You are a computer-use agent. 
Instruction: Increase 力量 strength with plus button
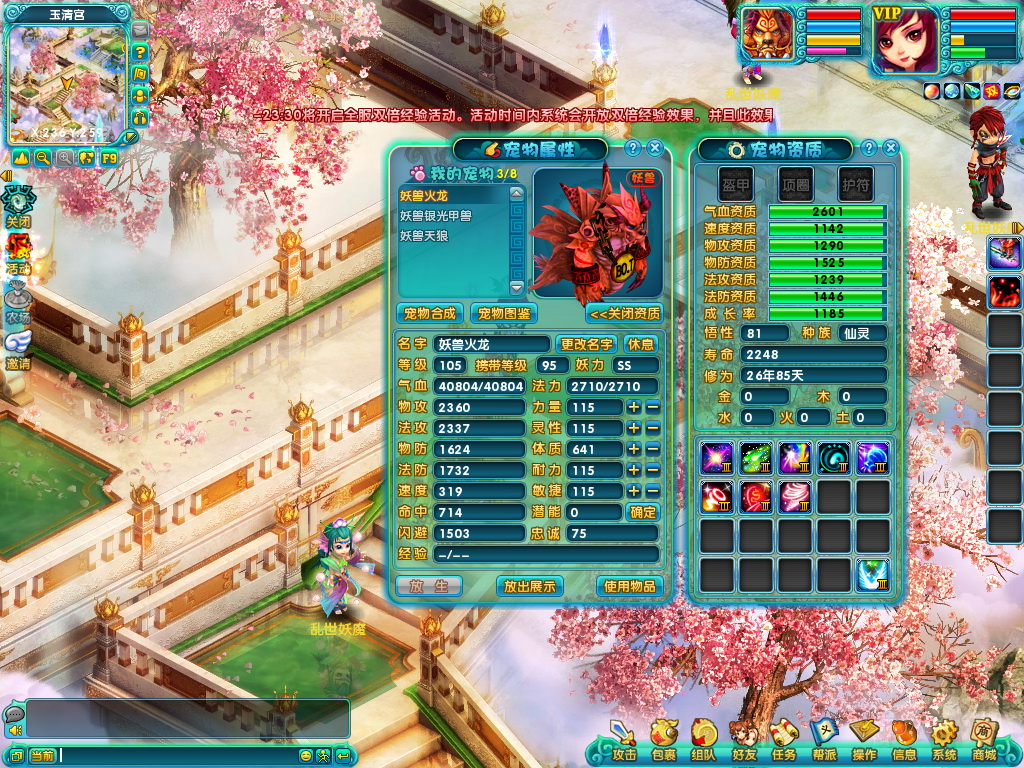pyautogui.click(x=633, y=407)
